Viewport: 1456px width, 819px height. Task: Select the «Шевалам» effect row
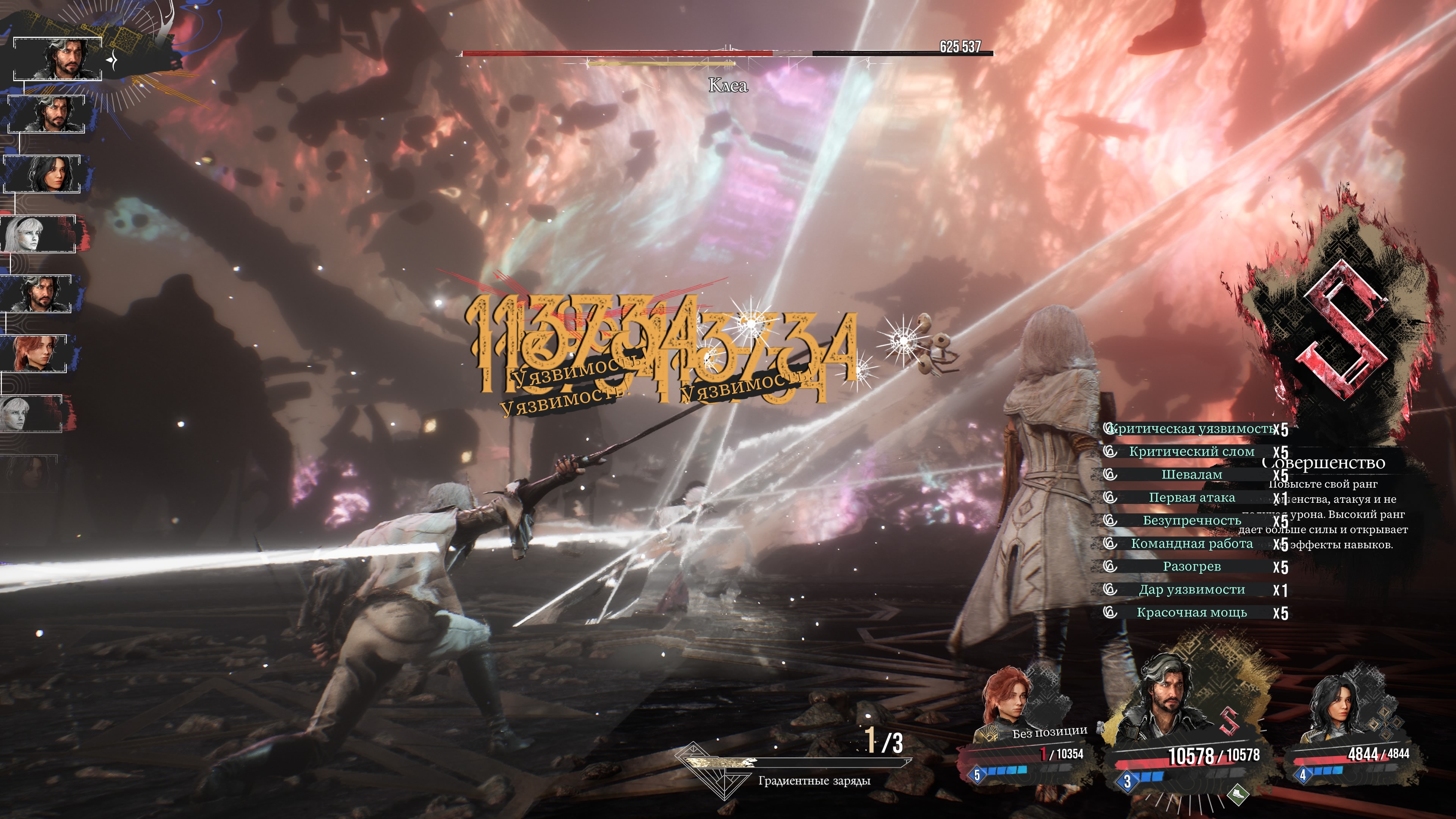pos(1191,475)
